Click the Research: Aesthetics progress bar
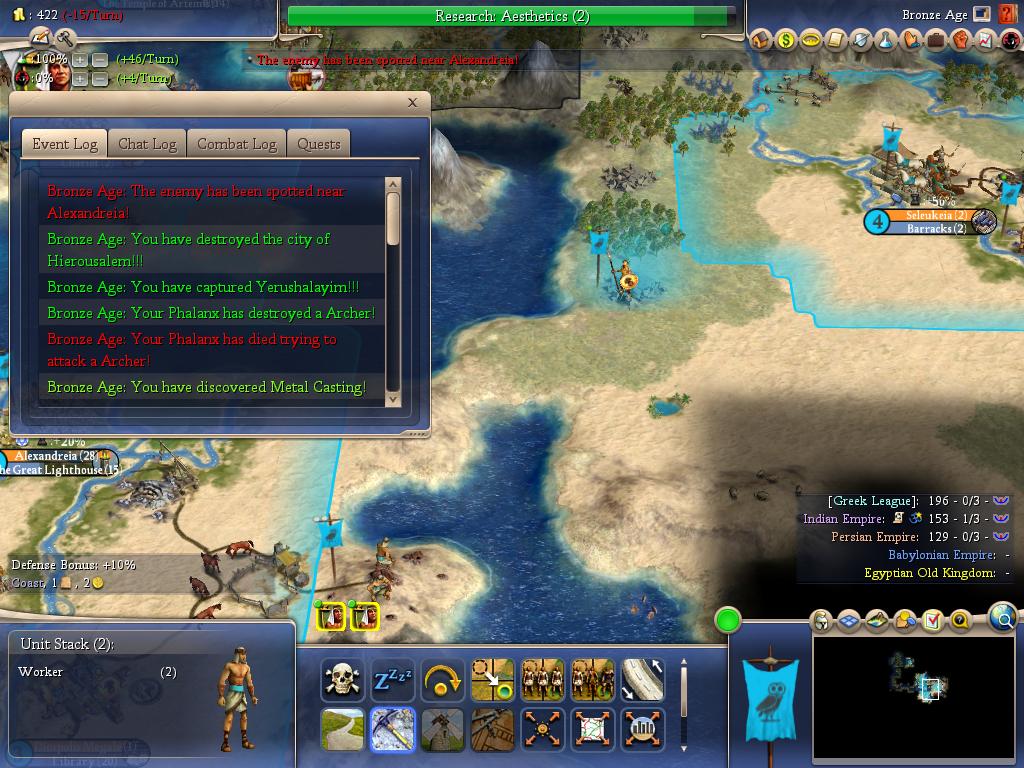Screen dimensions: 1024x768 (x=511, y=16)
